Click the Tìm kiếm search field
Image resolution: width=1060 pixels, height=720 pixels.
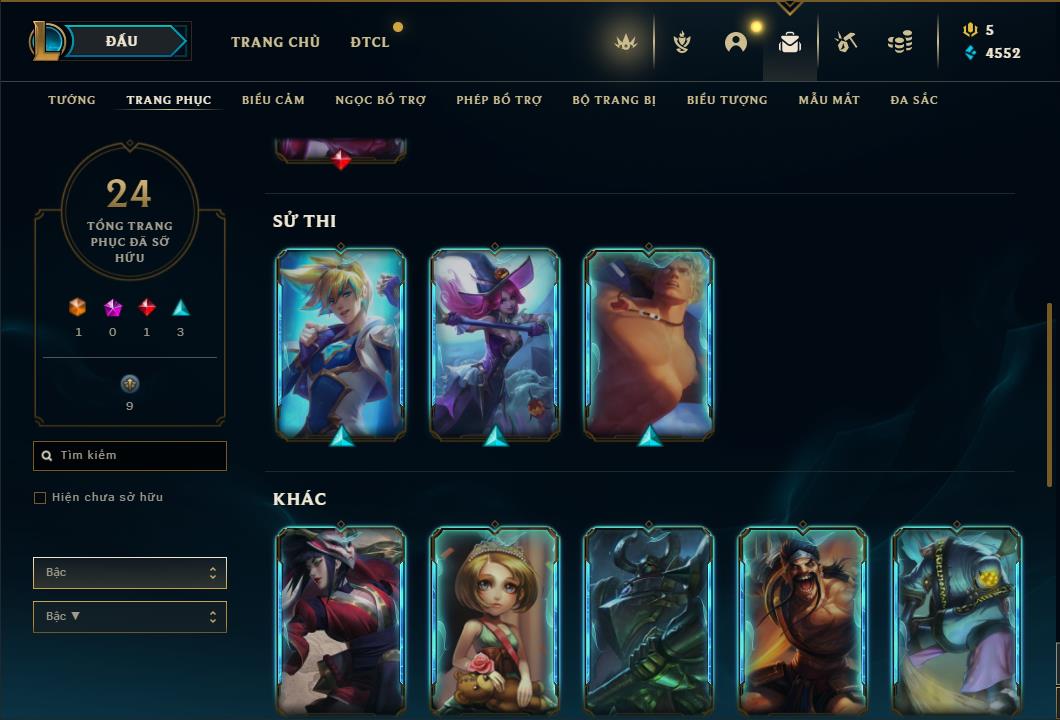coord(130,456)
